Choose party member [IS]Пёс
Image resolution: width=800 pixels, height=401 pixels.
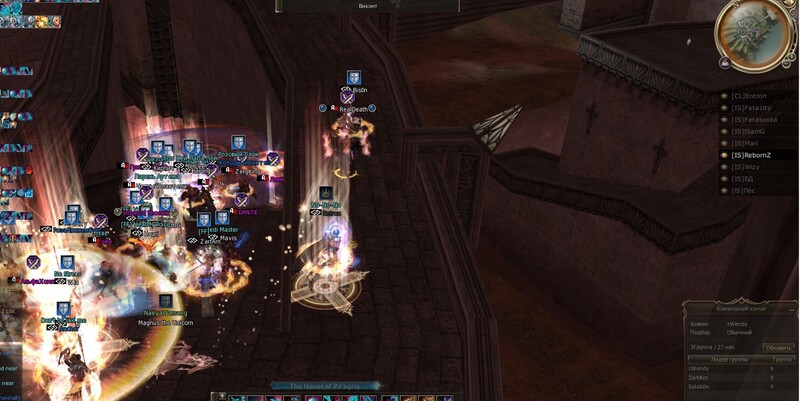[743, 192]
